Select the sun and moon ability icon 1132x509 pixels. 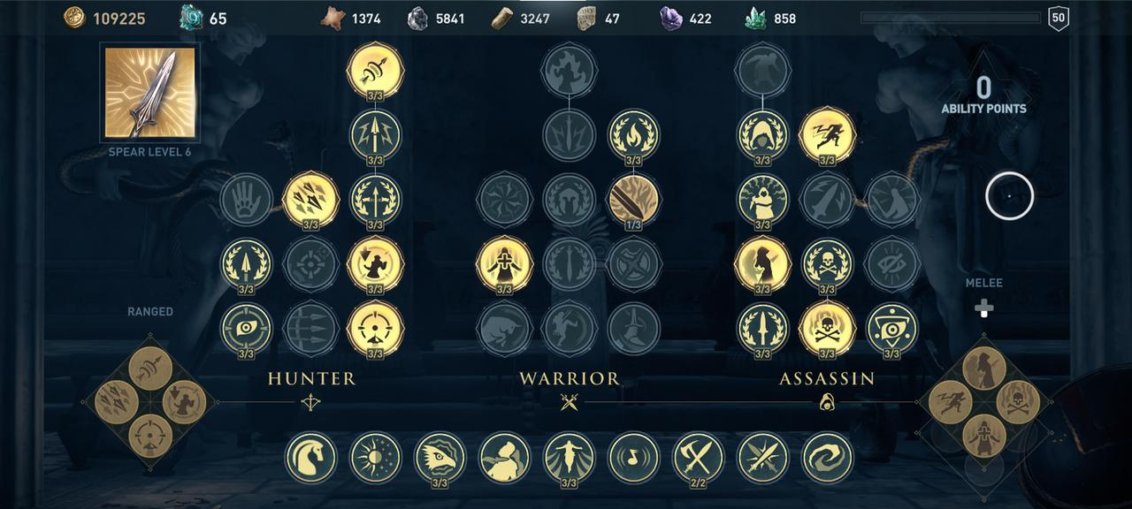click(375, 458)
